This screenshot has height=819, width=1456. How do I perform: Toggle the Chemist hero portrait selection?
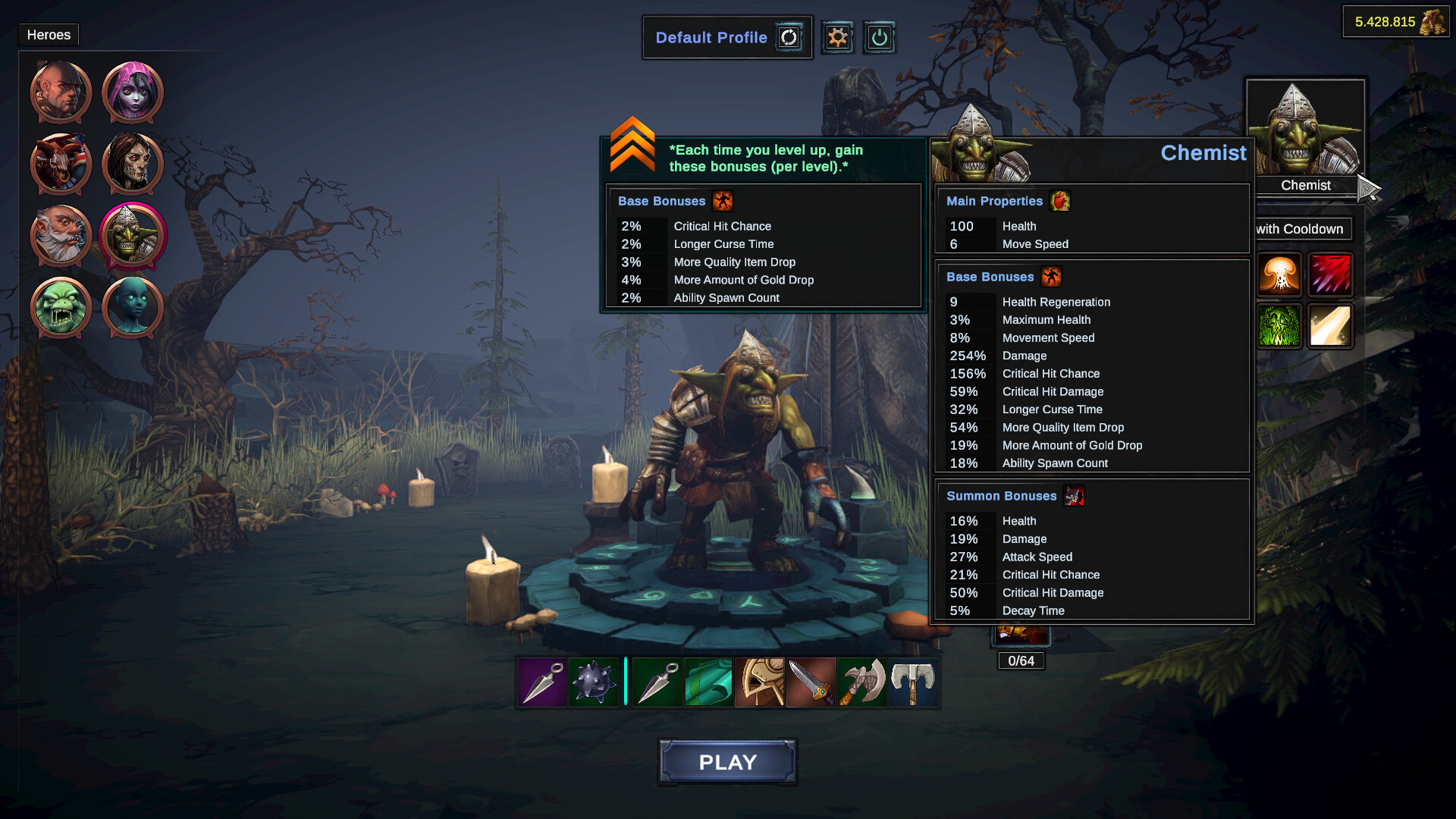point(132,235)
